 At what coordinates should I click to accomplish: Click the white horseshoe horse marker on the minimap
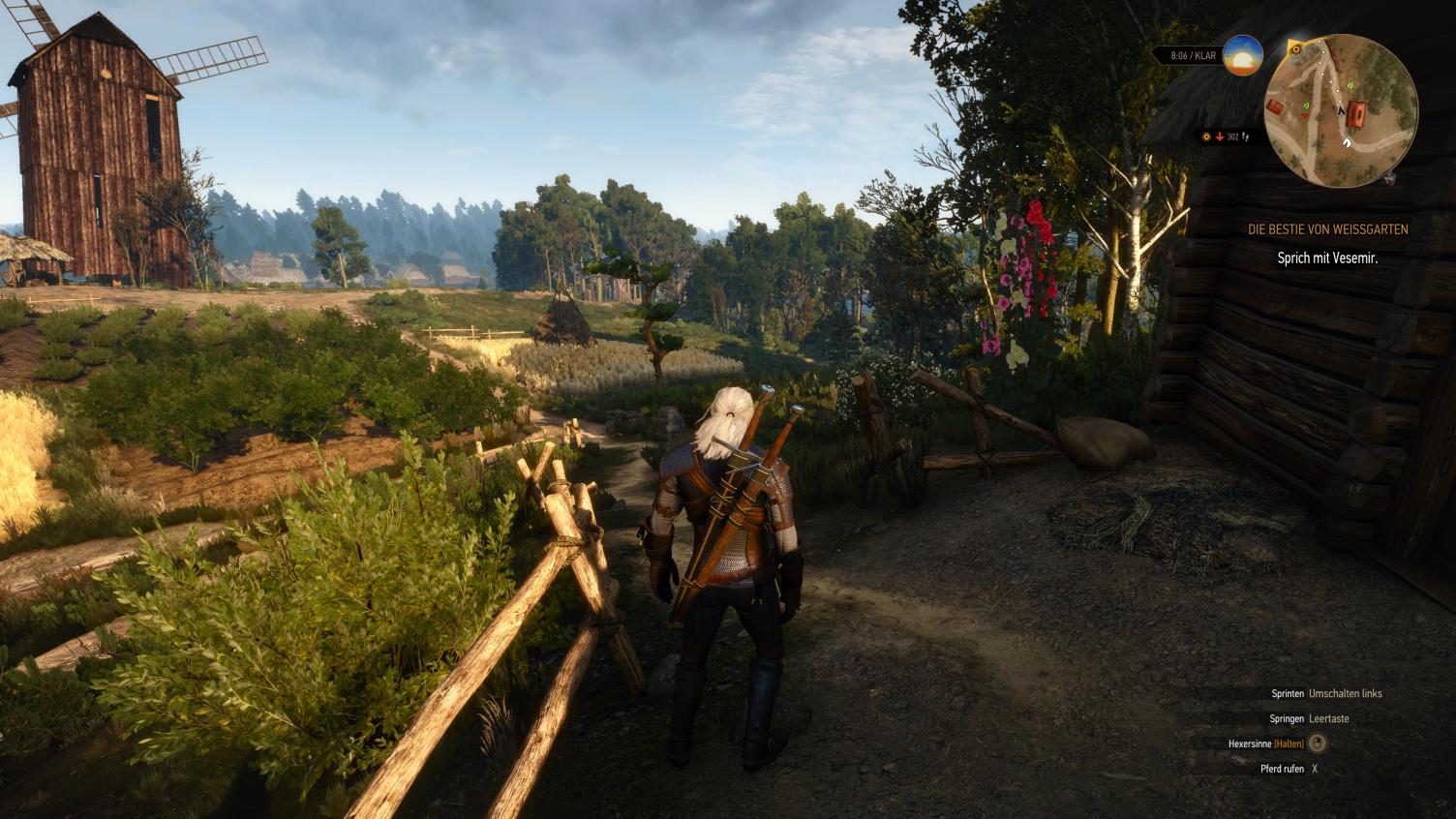[1347, 142]
